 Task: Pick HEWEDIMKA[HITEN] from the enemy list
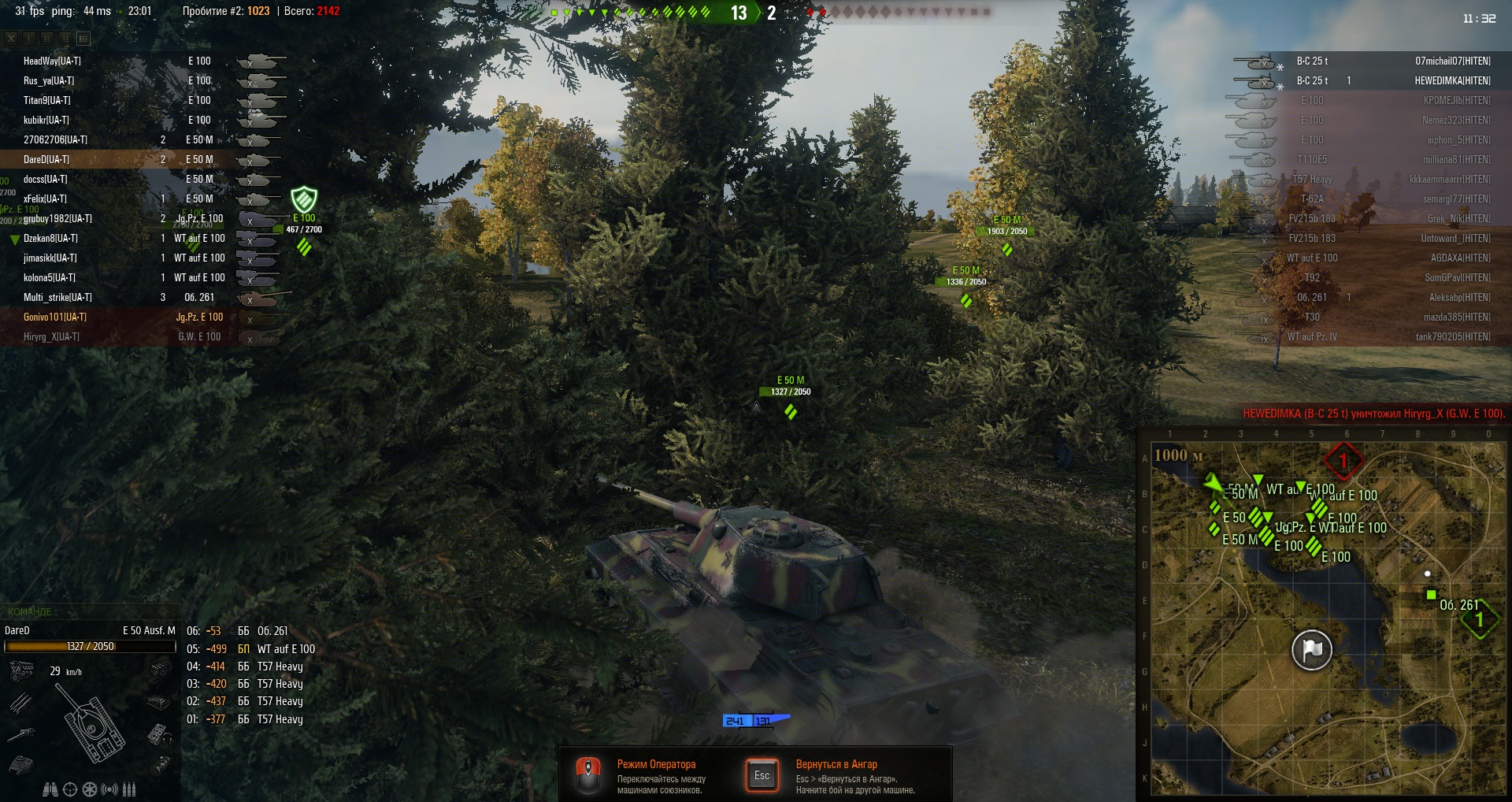(x=1452, y=80)
